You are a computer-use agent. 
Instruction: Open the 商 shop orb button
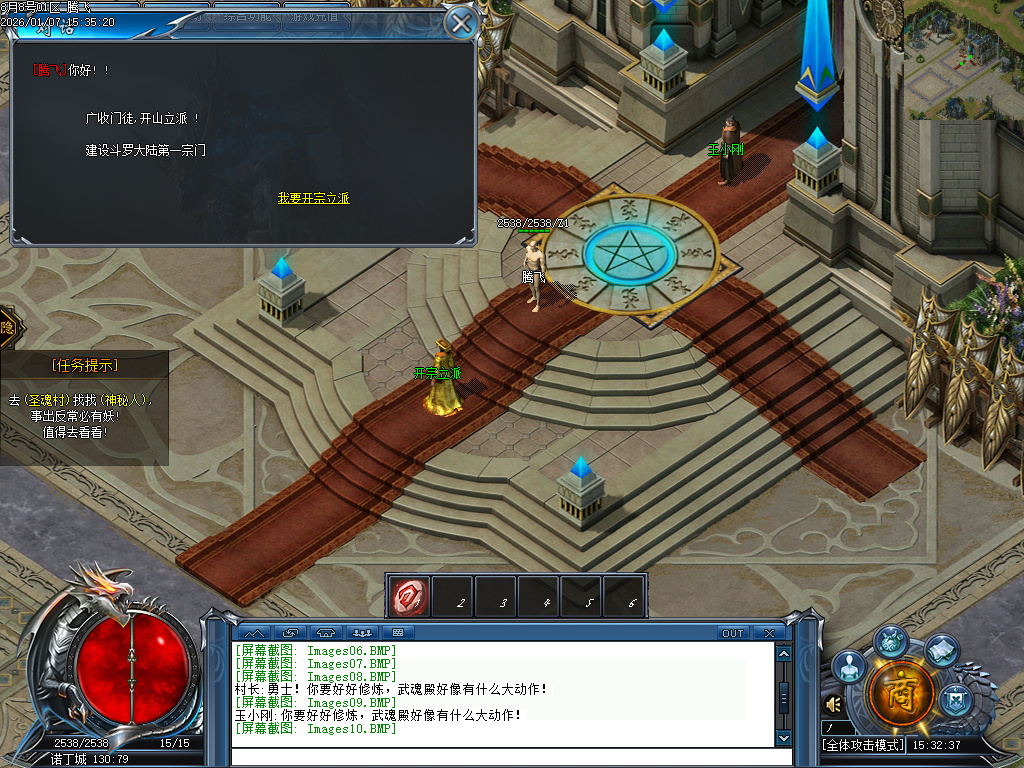(x=901, y=691)
